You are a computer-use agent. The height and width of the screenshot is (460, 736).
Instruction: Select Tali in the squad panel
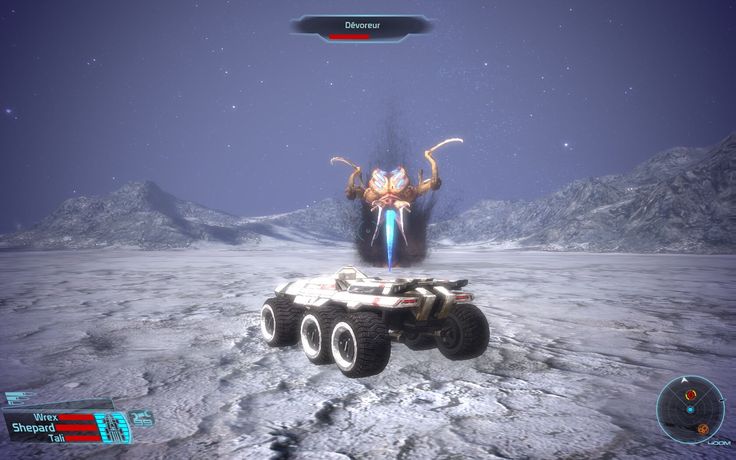tap(57, 438)
